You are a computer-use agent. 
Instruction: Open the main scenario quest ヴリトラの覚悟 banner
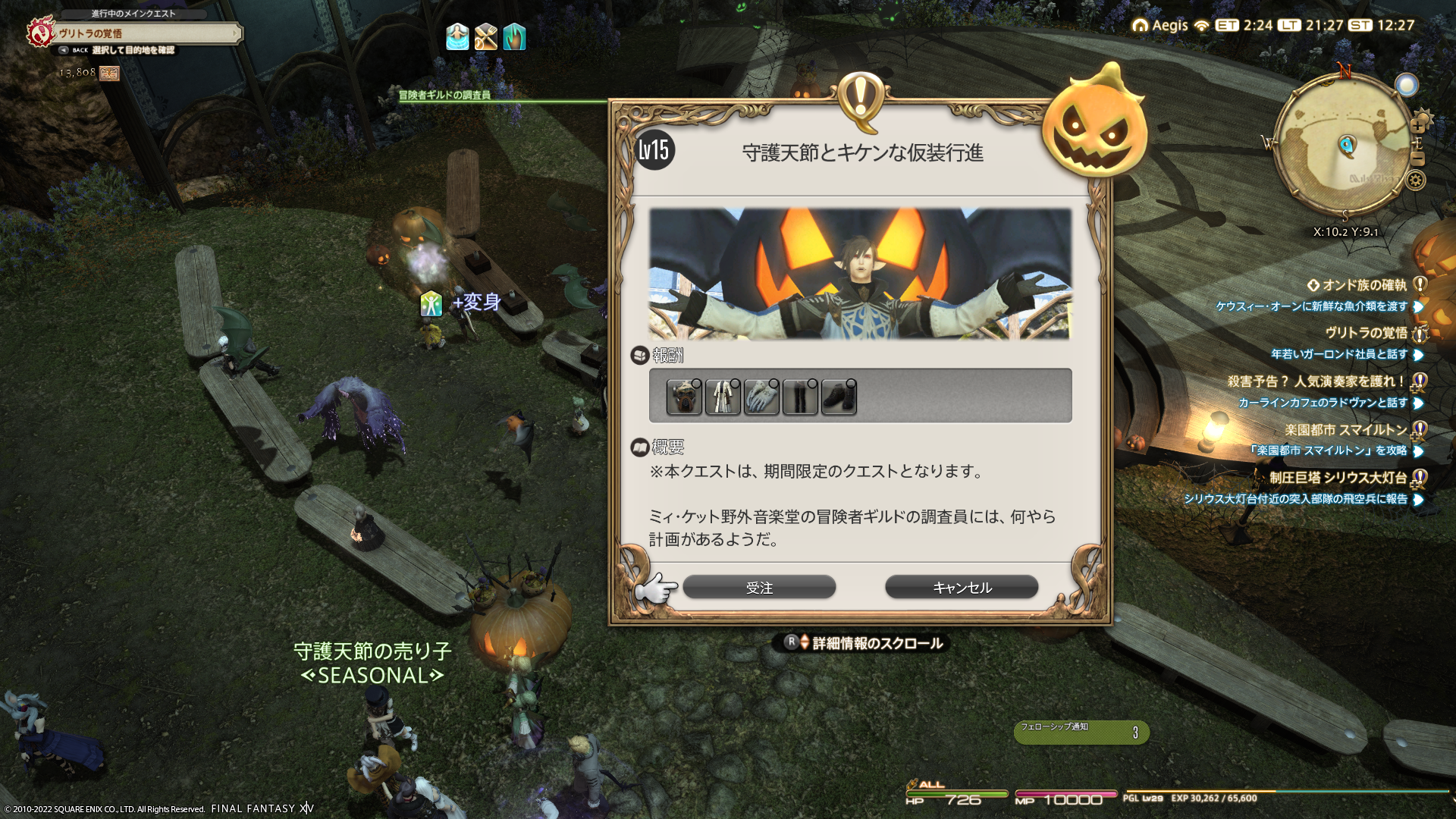pos(144,33)
